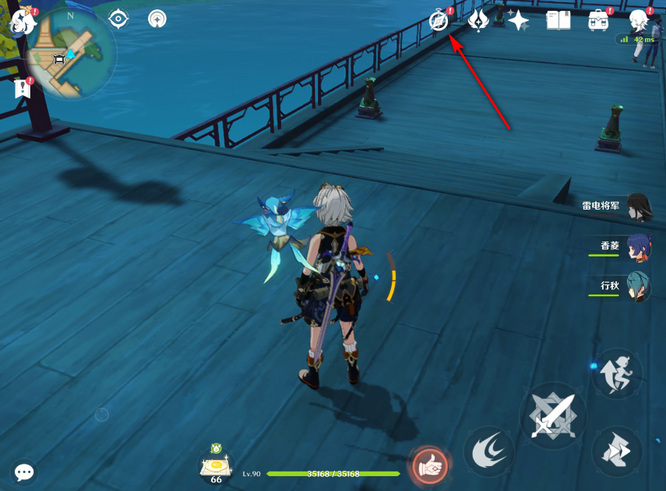The width and height of the screenshot is (666, 491).
Task: Switch to party member 香菱
Action: coord(637,246)
